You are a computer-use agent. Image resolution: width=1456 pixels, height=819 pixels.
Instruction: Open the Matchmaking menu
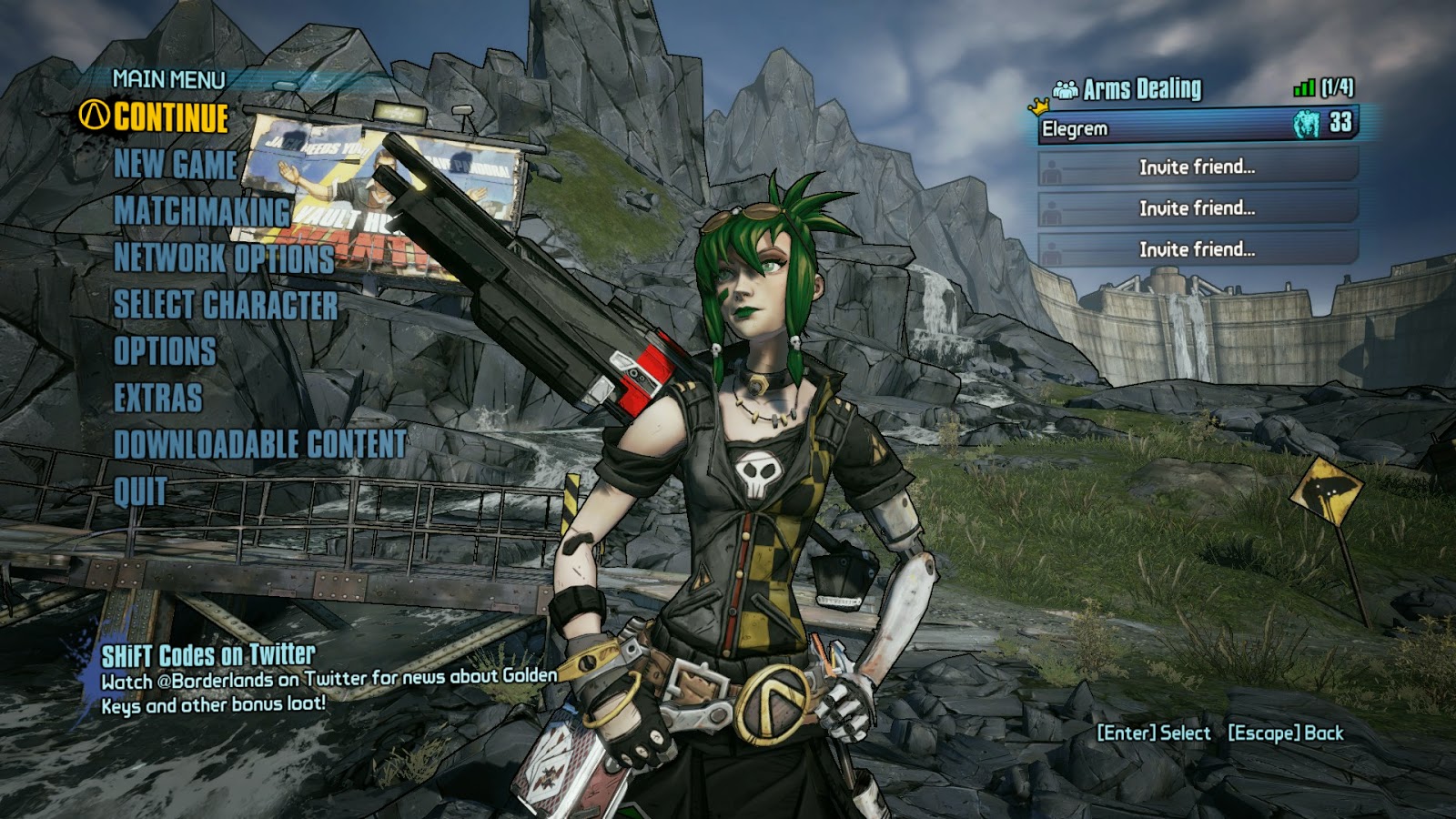[x=201, y=211]
